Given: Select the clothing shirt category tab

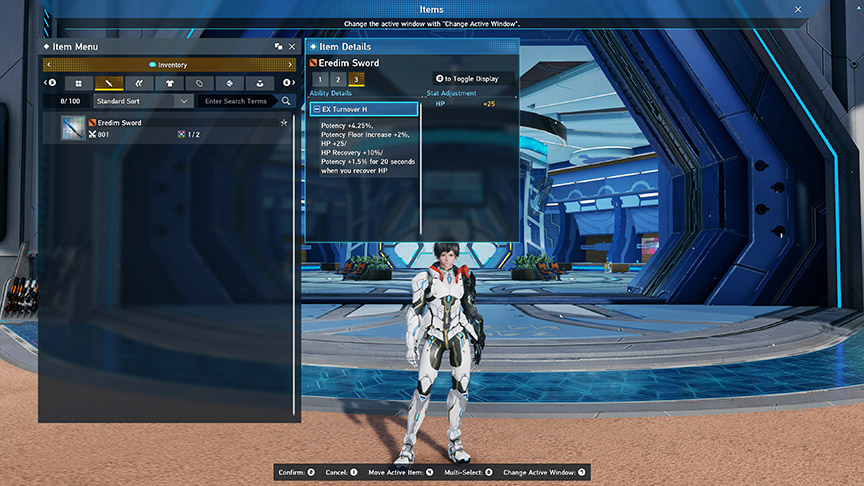Looking at the screenshot, I should [x=169, y=83].
